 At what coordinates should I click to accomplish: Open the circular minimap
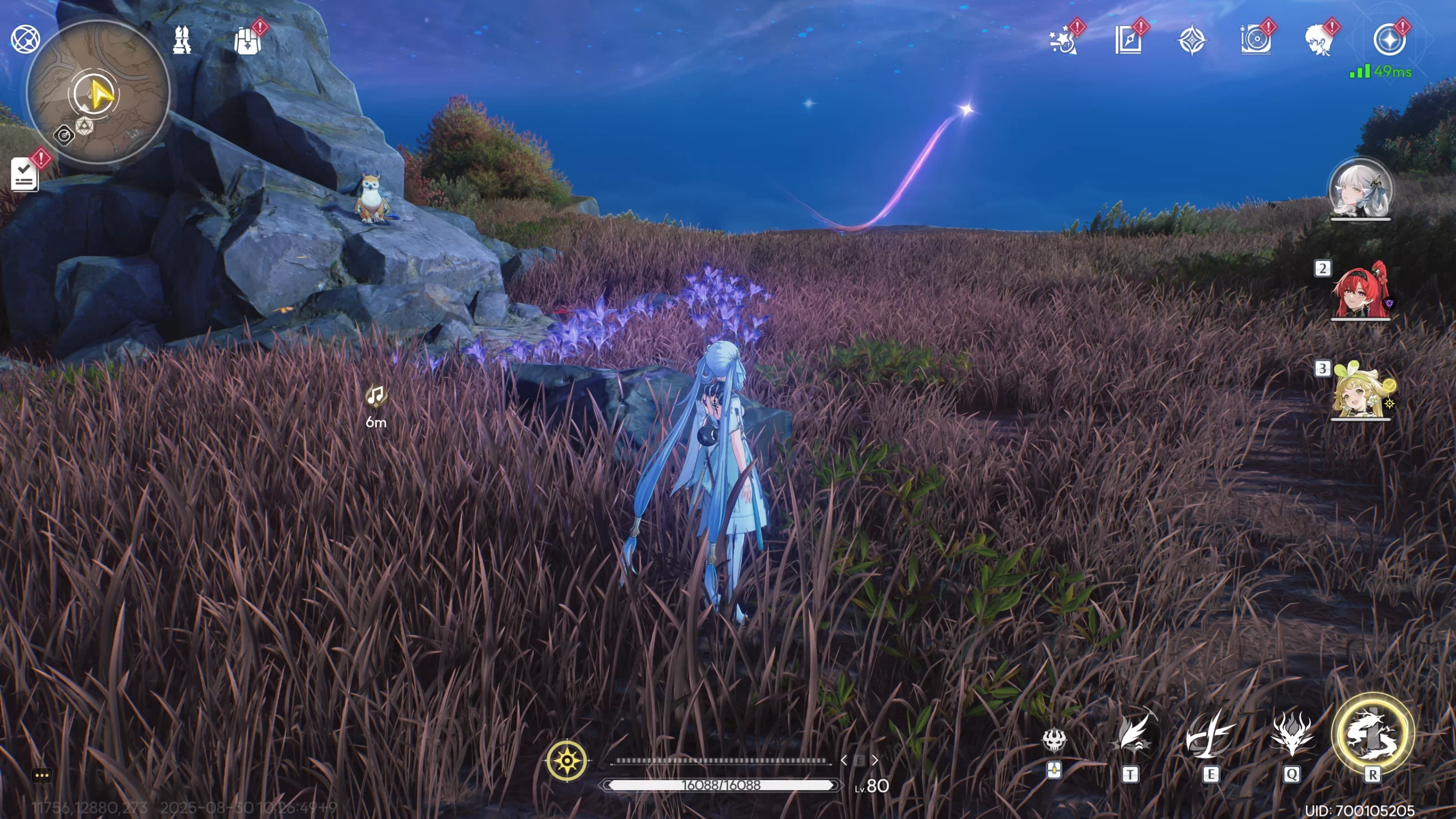pos(98,93)
